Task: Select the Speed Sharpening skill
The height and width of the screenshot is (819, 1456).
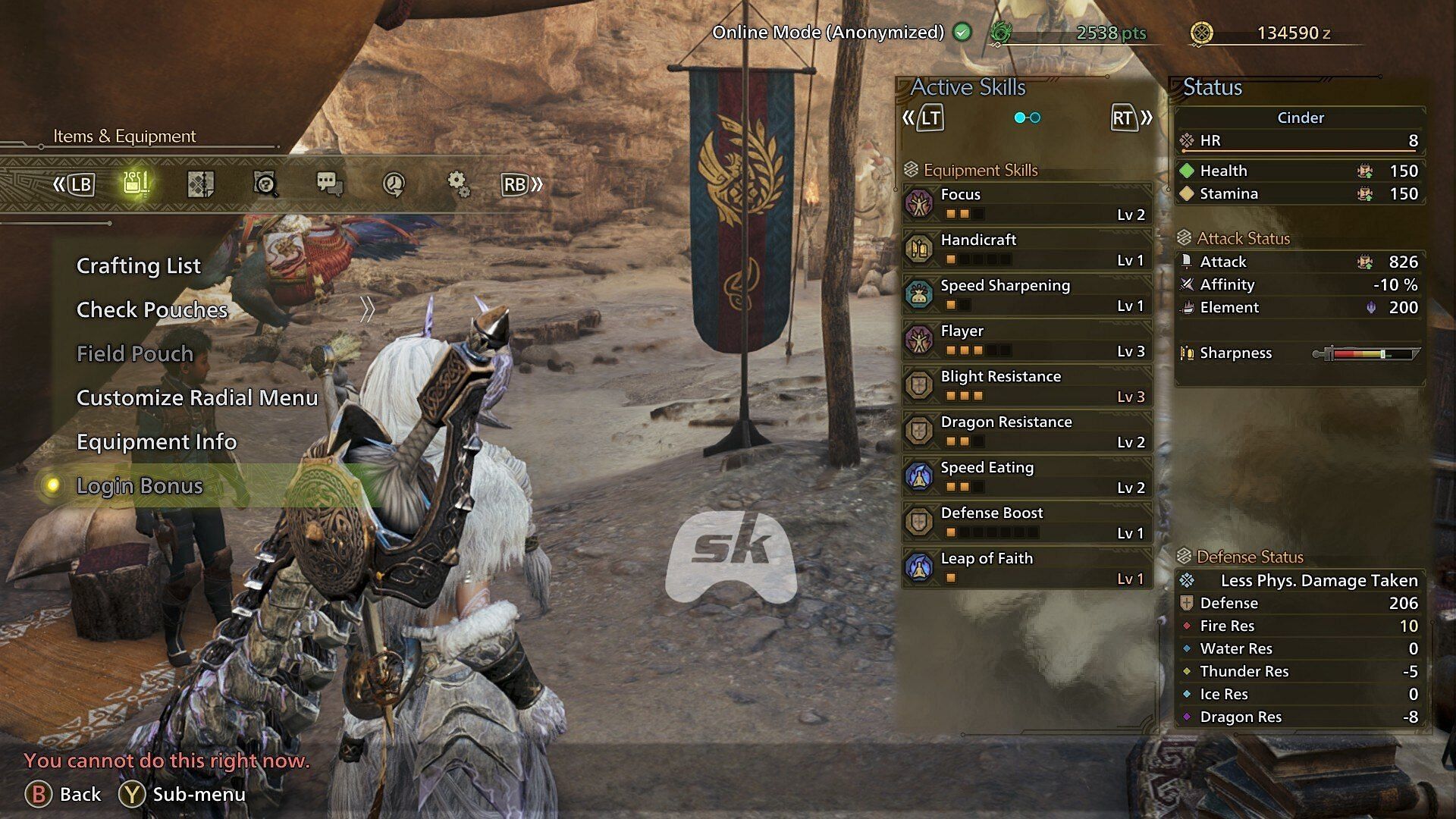Action: [x=1027, y=295]
